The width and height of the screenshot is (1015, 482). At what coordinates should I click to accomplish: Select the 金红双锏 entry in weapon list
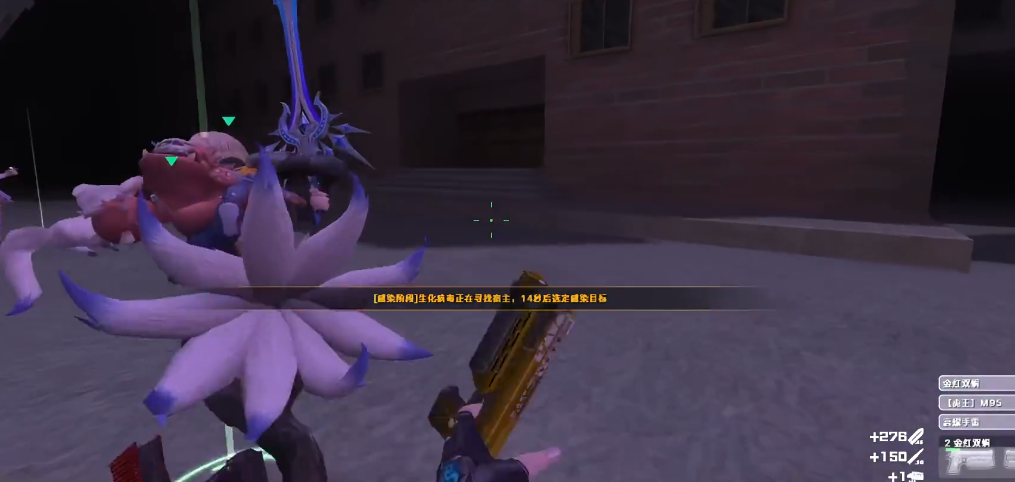(x=975, y=384)
